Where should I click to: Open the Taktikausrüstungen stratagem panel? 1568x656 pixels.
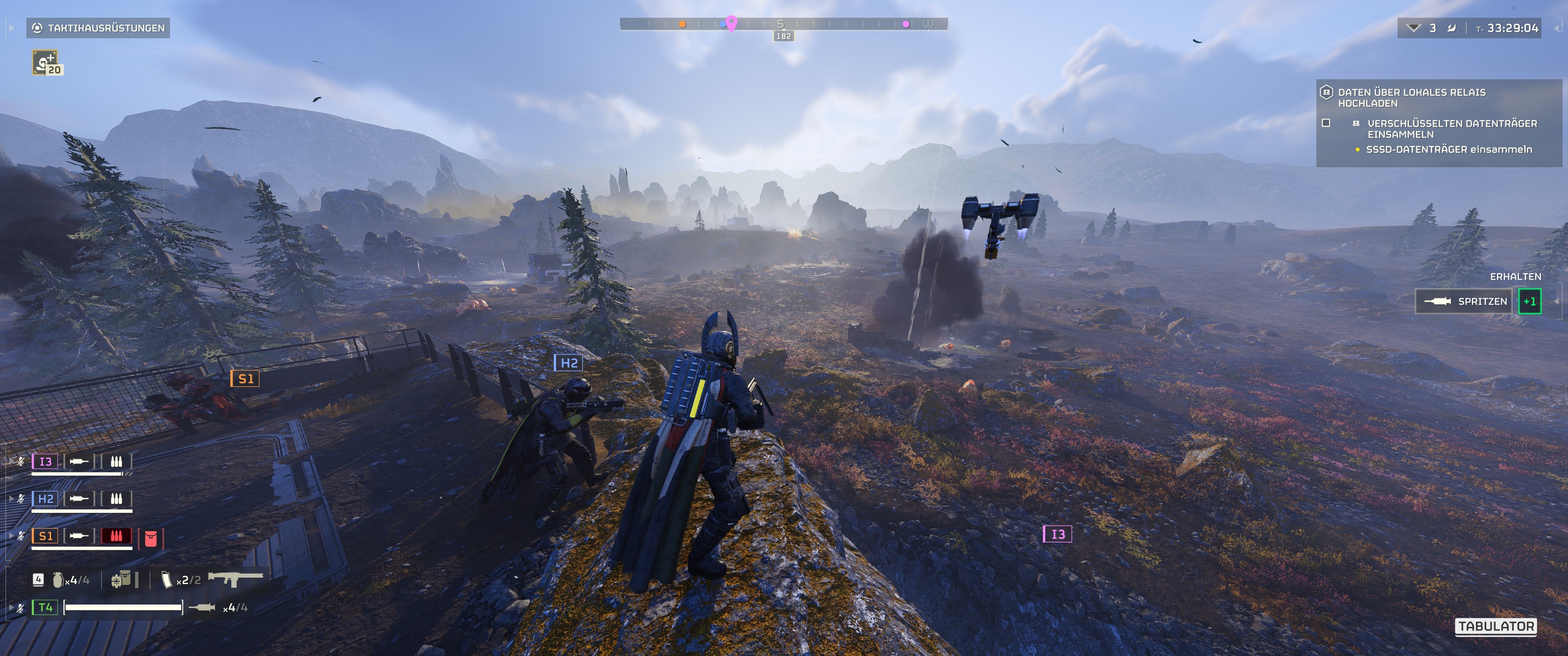tap(98, 28)
